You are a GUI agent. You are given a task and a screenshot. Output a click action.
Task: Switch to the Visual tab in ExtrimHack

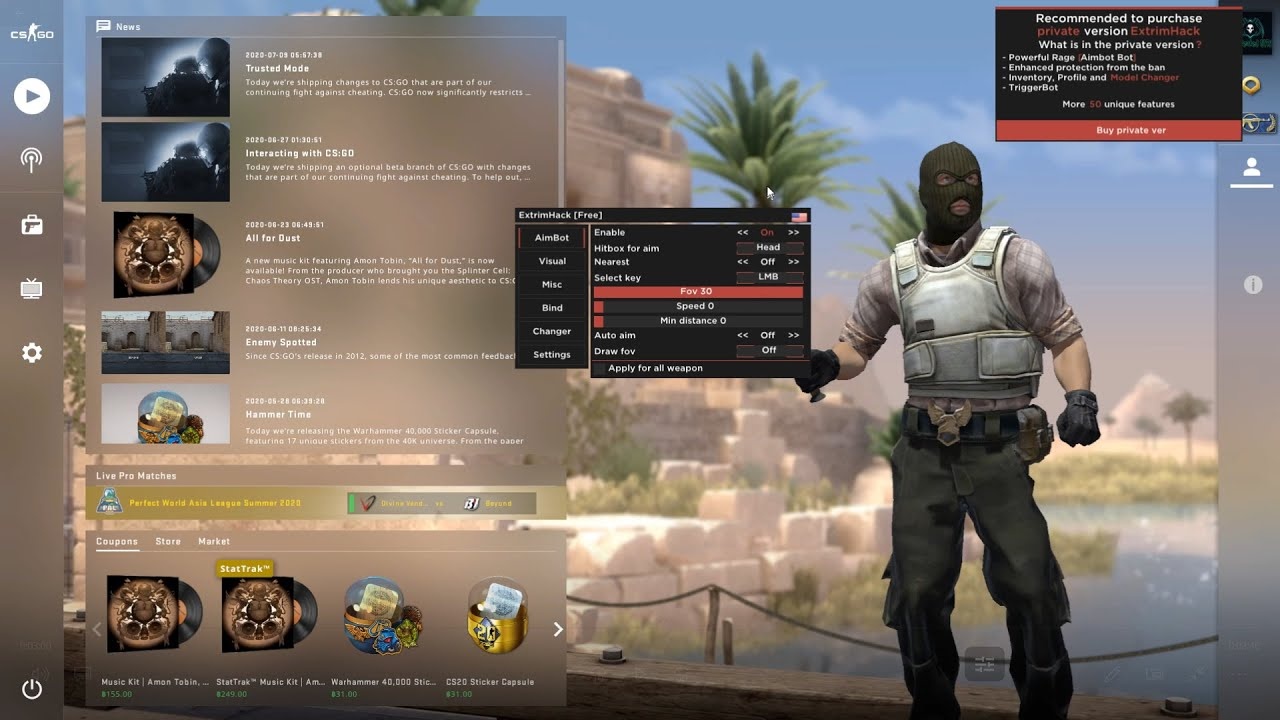[x=551, y=261]
